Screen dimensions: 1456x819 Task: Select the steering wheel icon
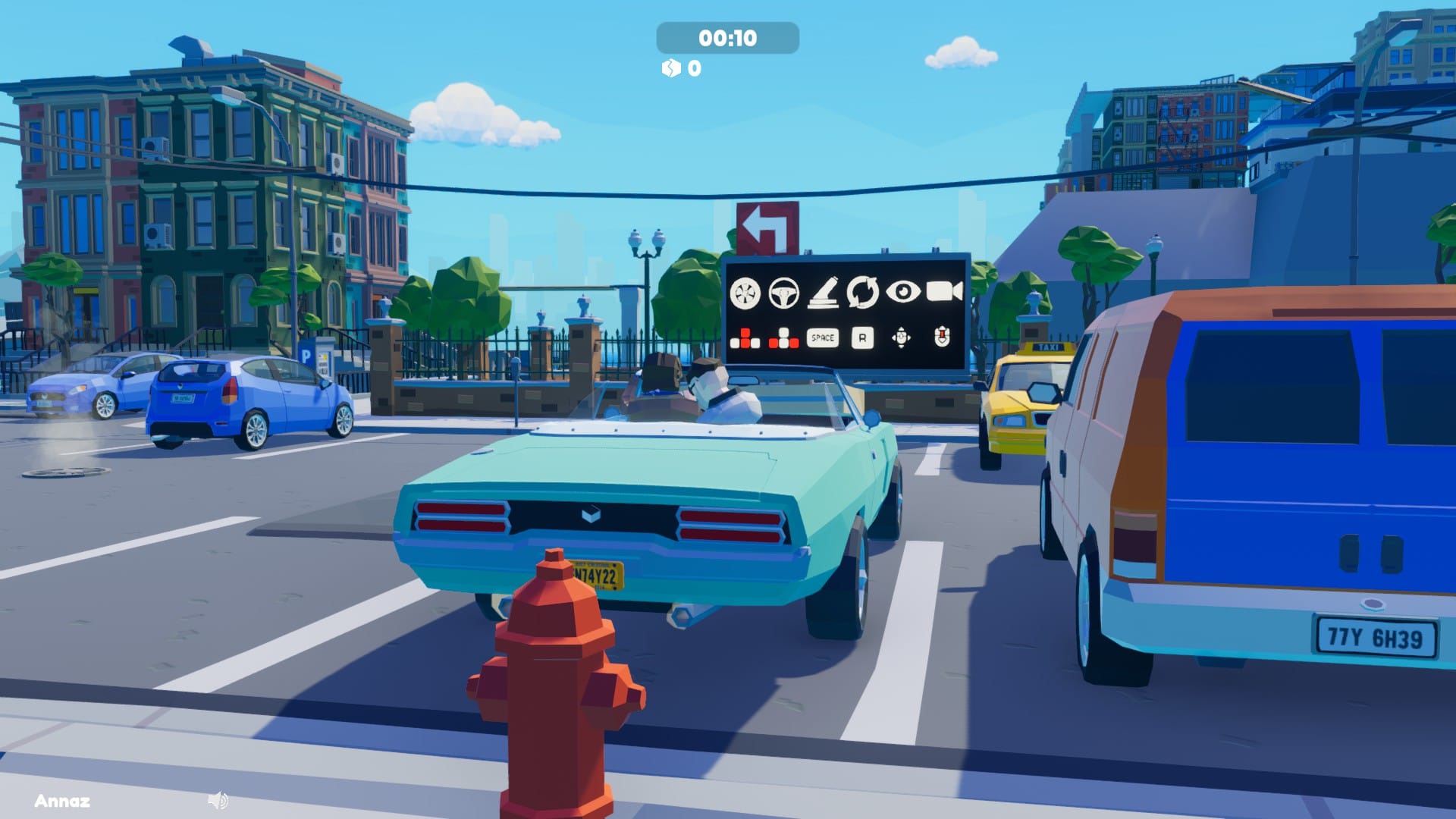coord(783,293)
